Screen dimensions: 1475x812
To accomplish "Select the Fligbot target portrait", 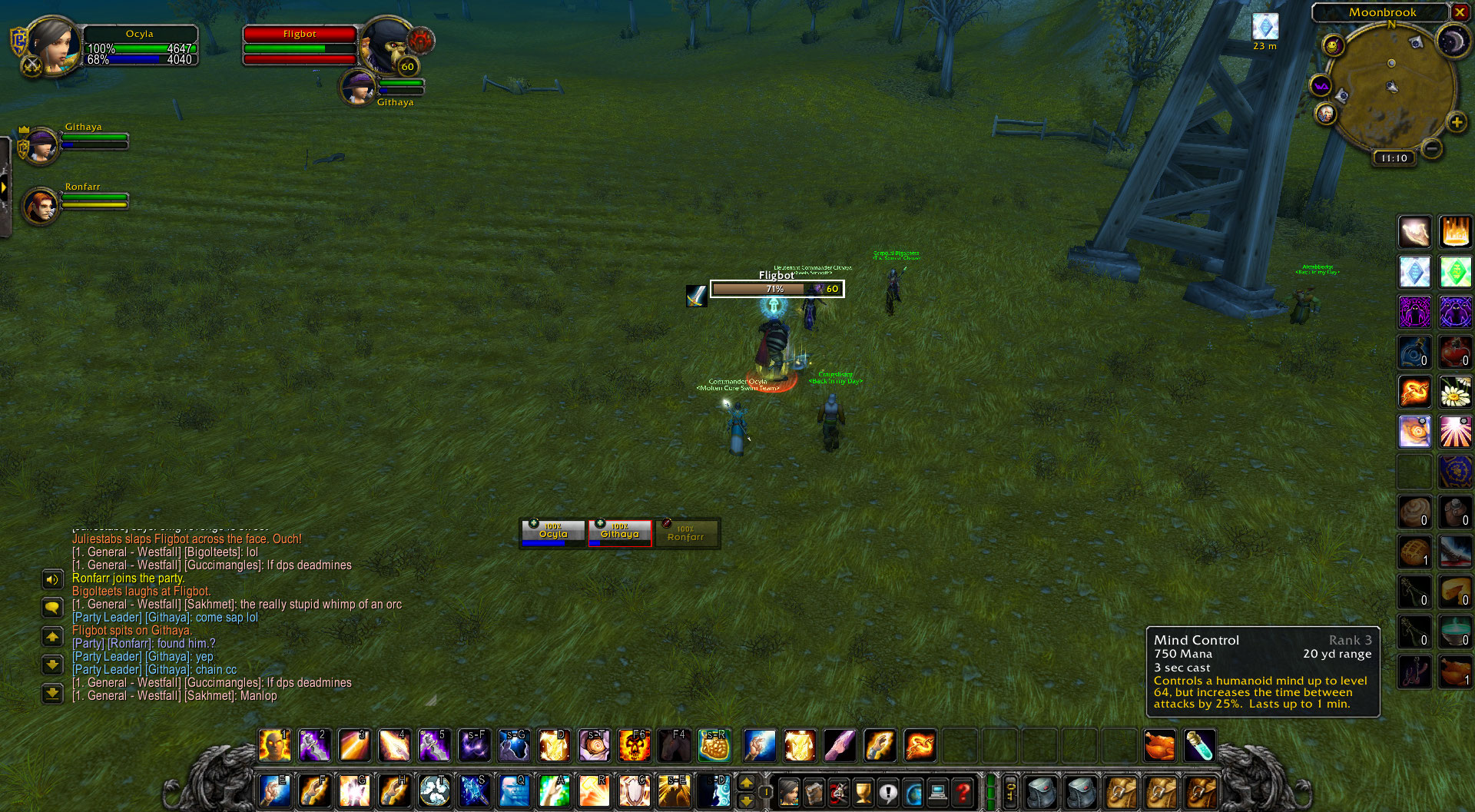I will point(387,46).
